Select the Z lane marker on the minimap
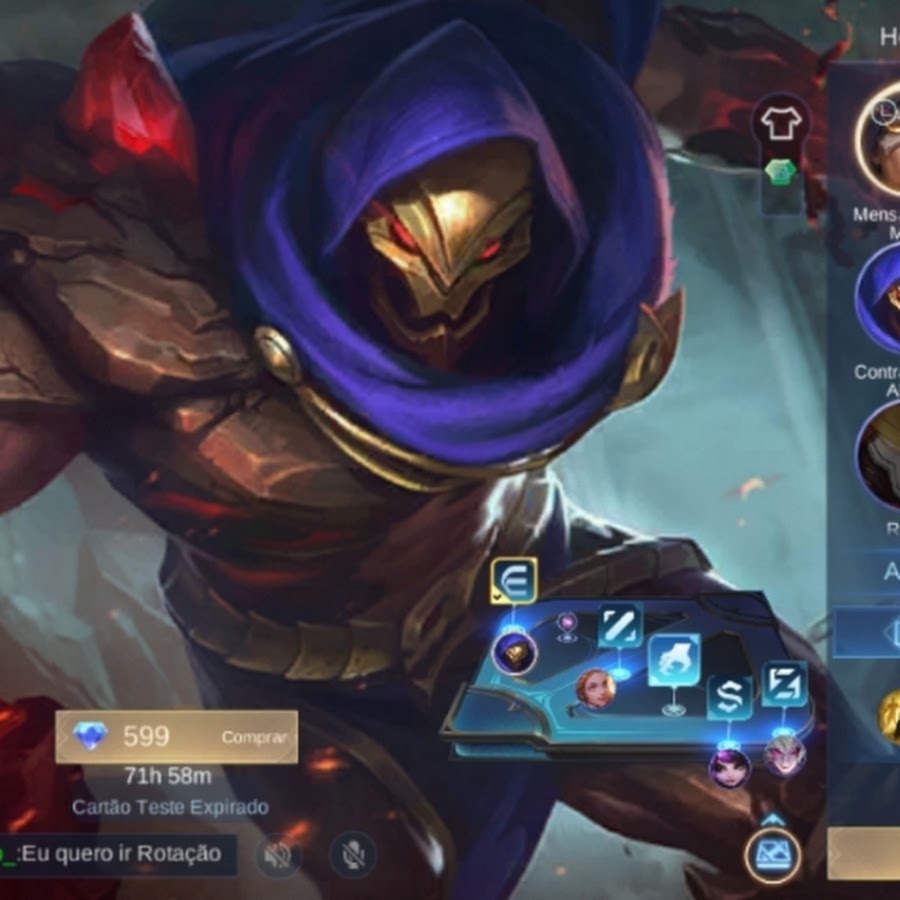 click(784, 685)
